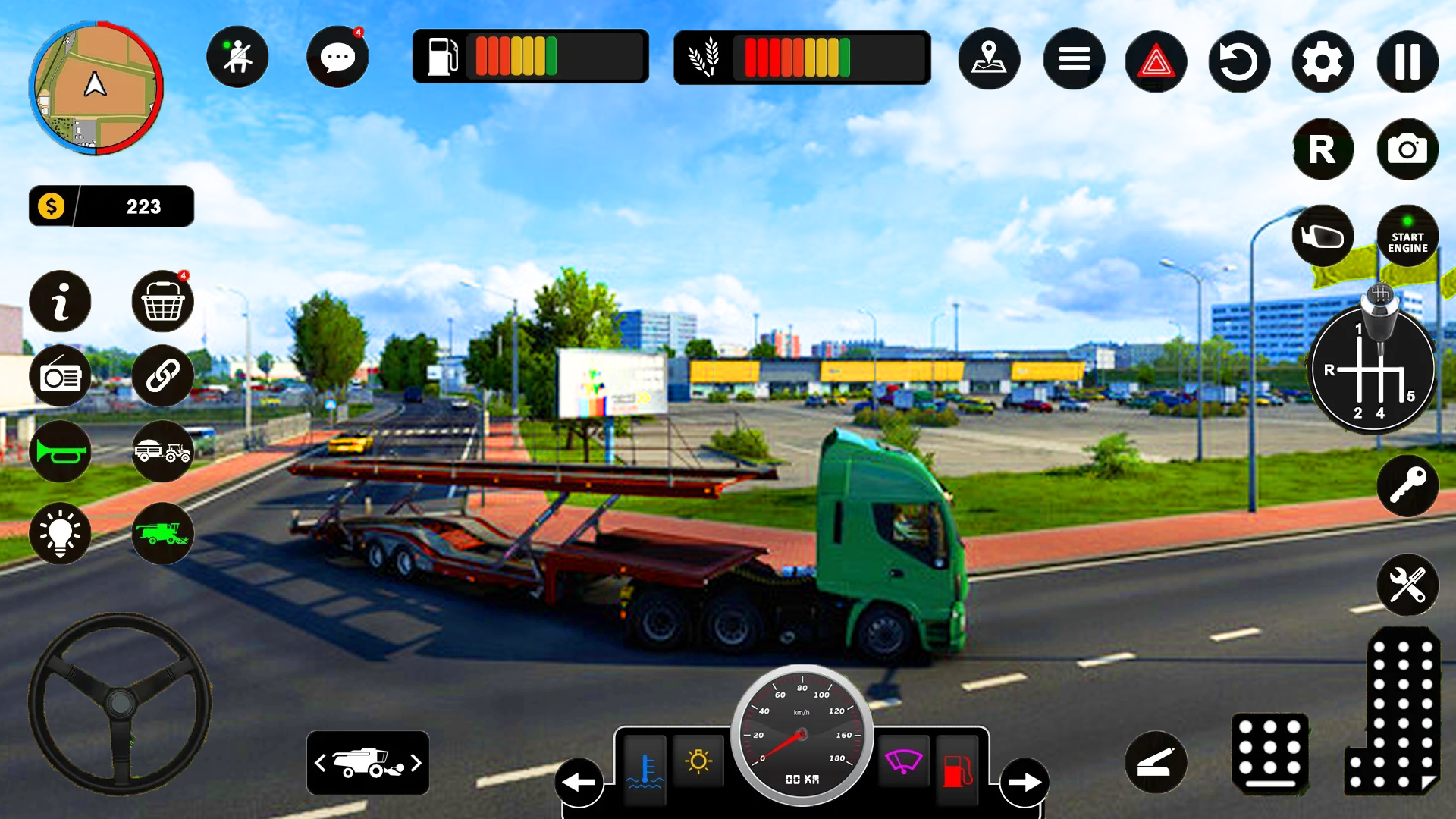Switch camera view with camera icon
The width and height of the screenshot is (1456, 819).
point(1407,149)
